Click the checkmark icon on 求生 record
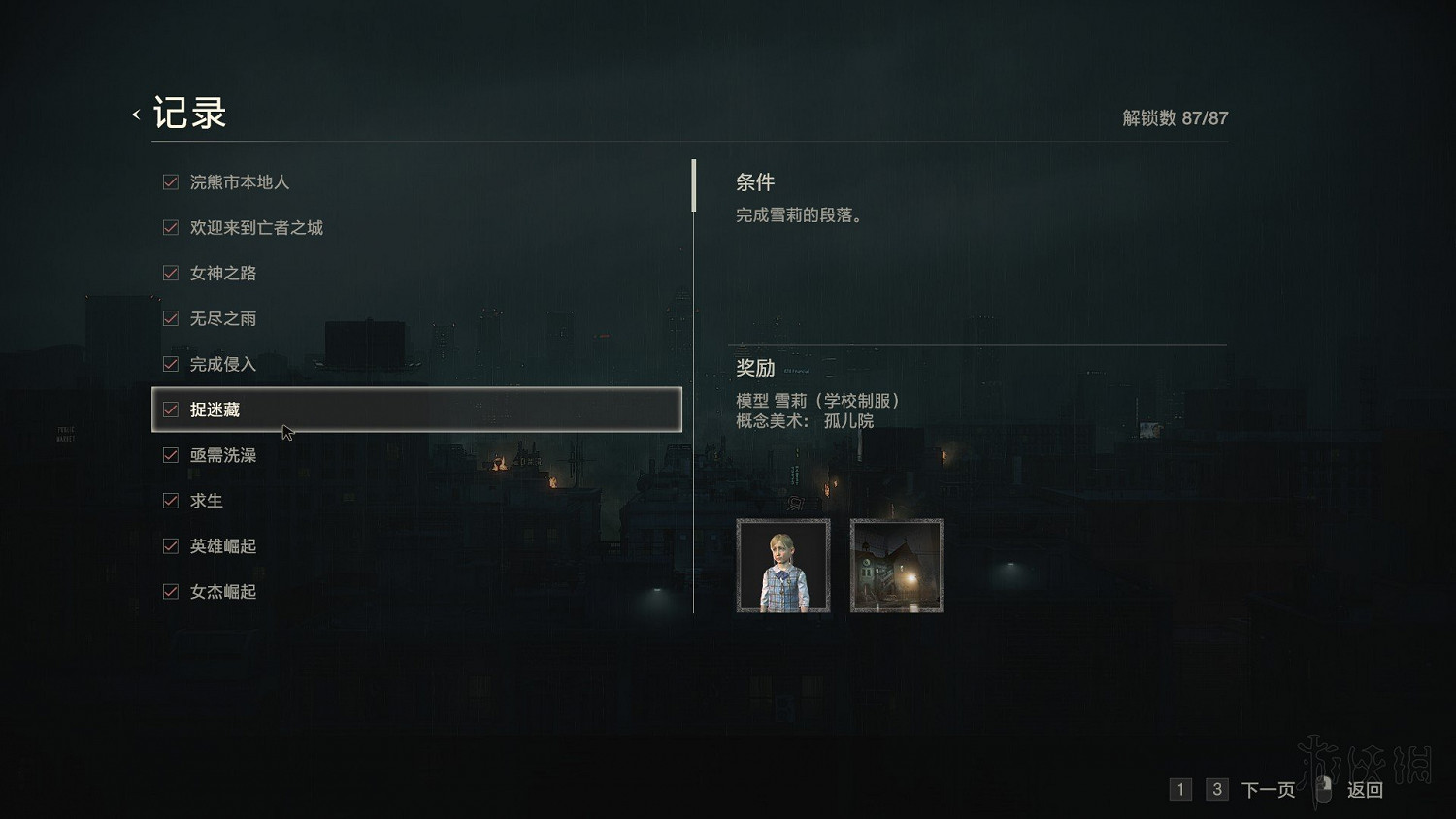This screenshot has height=819, width=1456. 170,501
